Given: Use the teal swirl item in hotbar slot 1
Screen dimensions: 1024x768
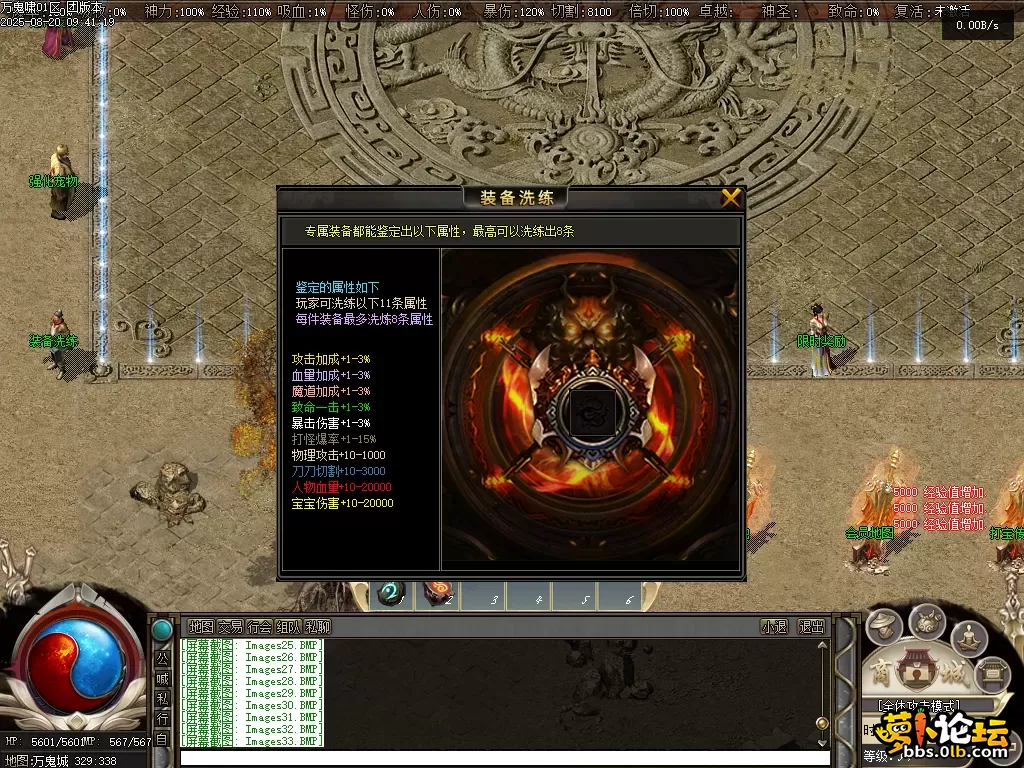Looking at the screenshot, I should coord(391,595).
